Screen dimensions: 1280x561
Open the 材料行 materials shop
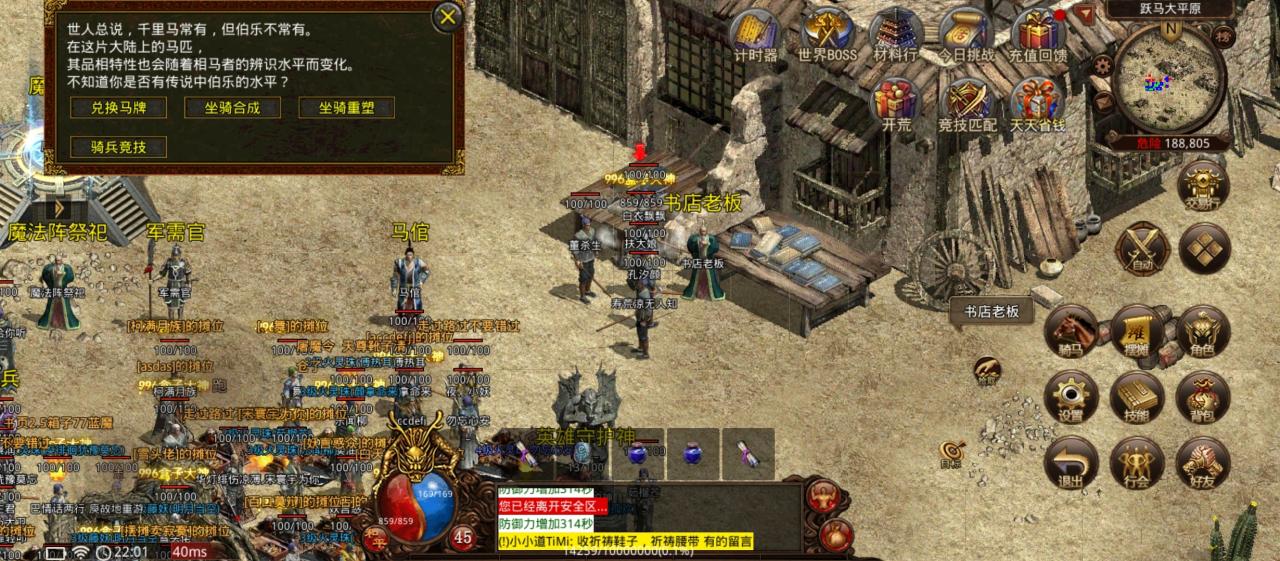click(895, 33)
